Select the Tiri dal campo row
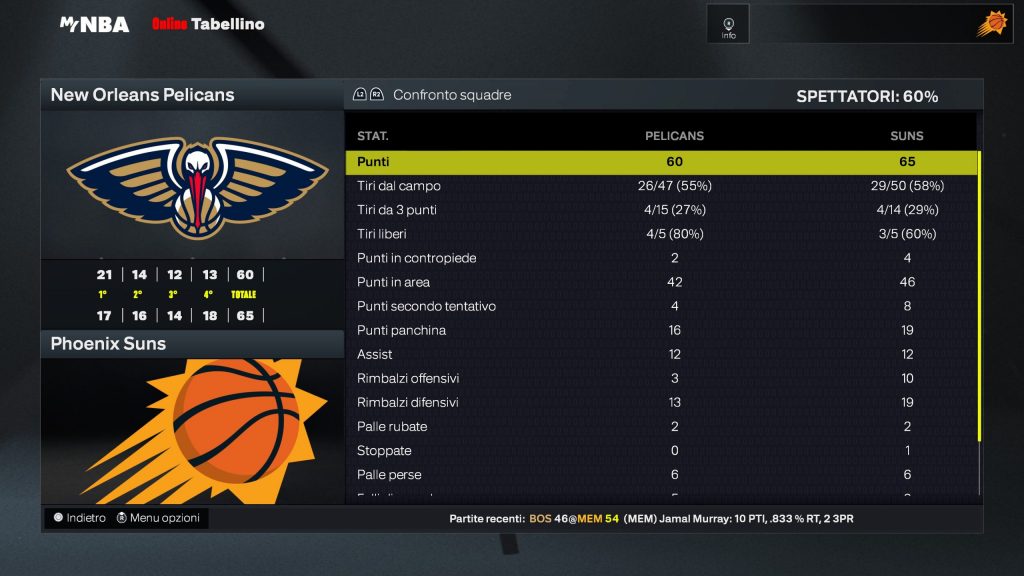 (660, 186)
